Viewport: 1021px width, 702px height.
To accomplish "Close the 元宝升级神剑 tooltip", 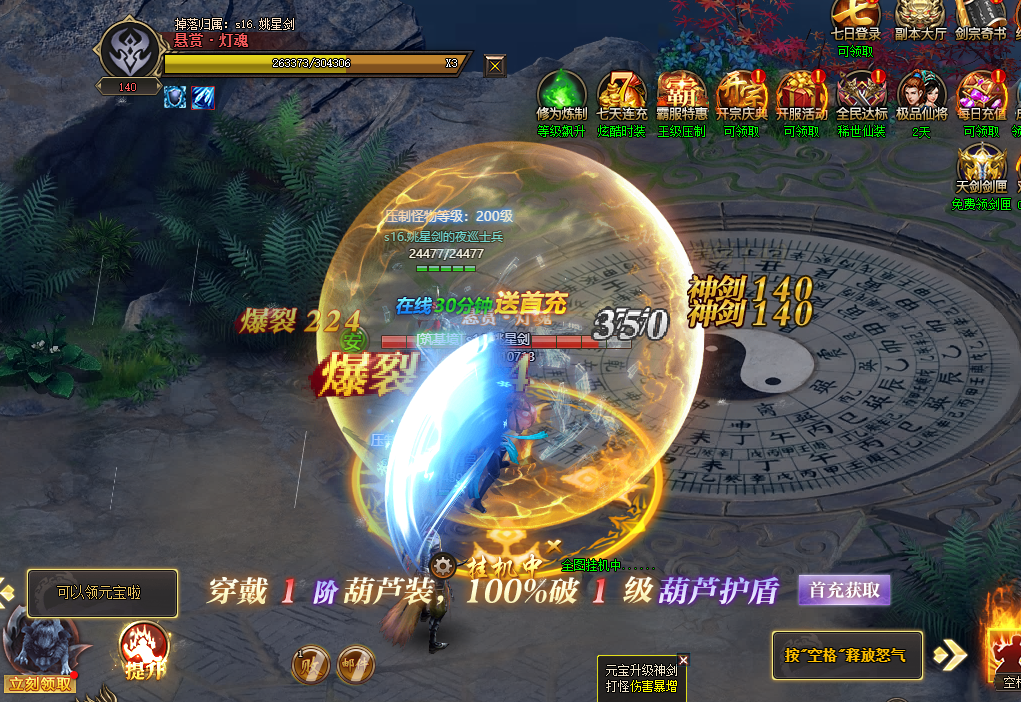I will pyautogui.click(x=683, y=660).
